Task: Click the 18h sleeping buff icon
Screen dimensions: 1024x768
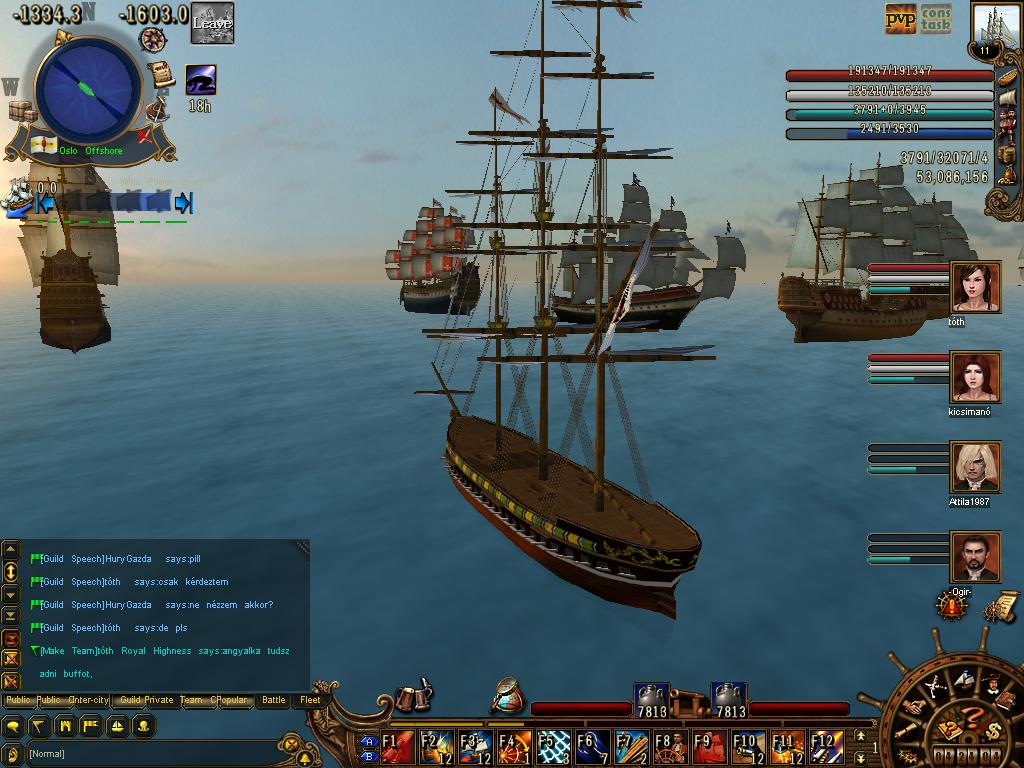Action: click(x=200, y=80)
